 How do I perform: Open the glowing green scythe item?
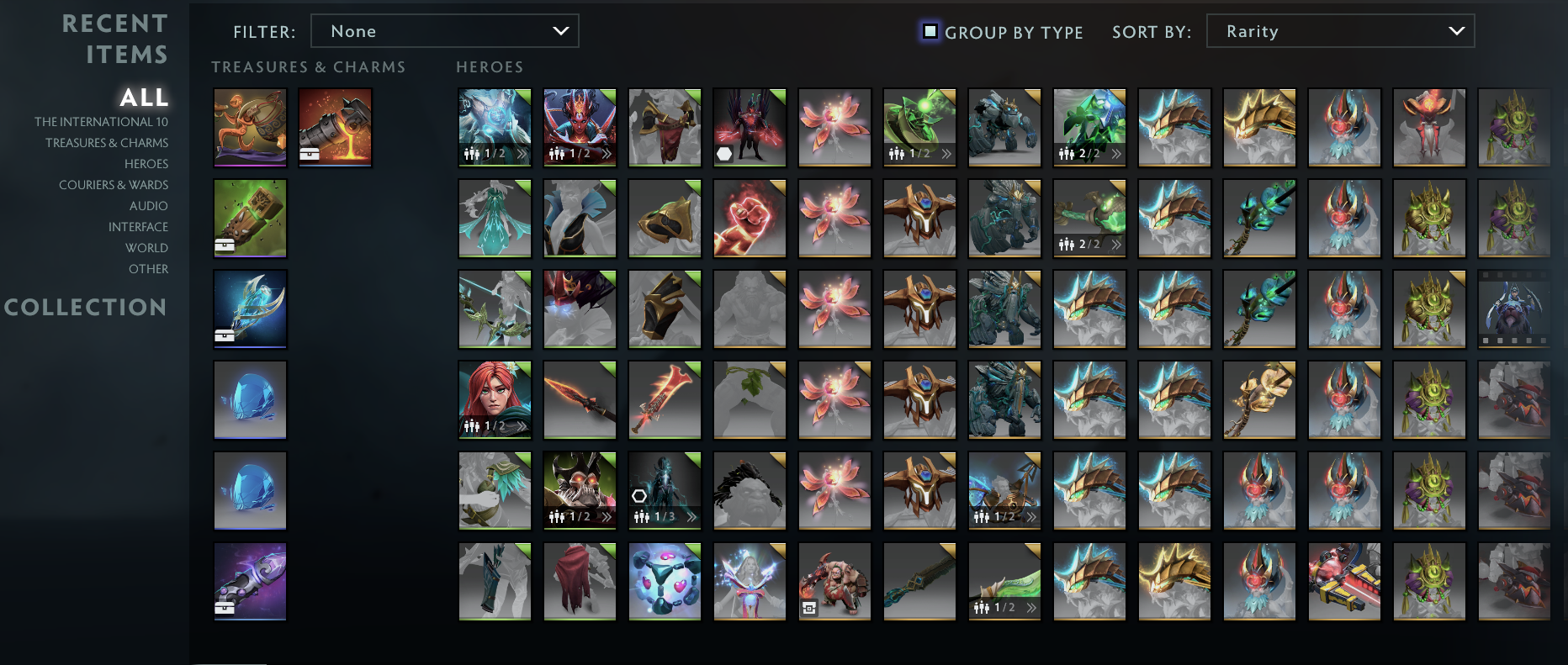pos(919,127)
